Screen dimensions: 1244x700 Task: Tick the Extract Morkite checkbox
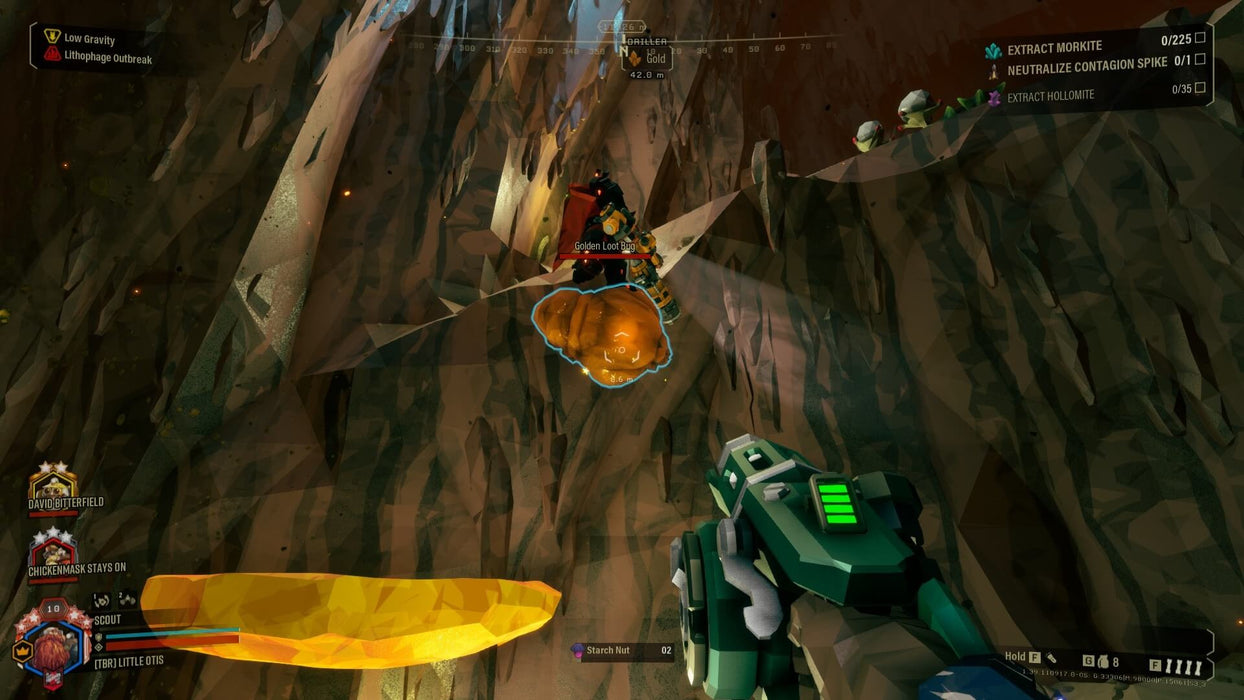coord(1200,38)
